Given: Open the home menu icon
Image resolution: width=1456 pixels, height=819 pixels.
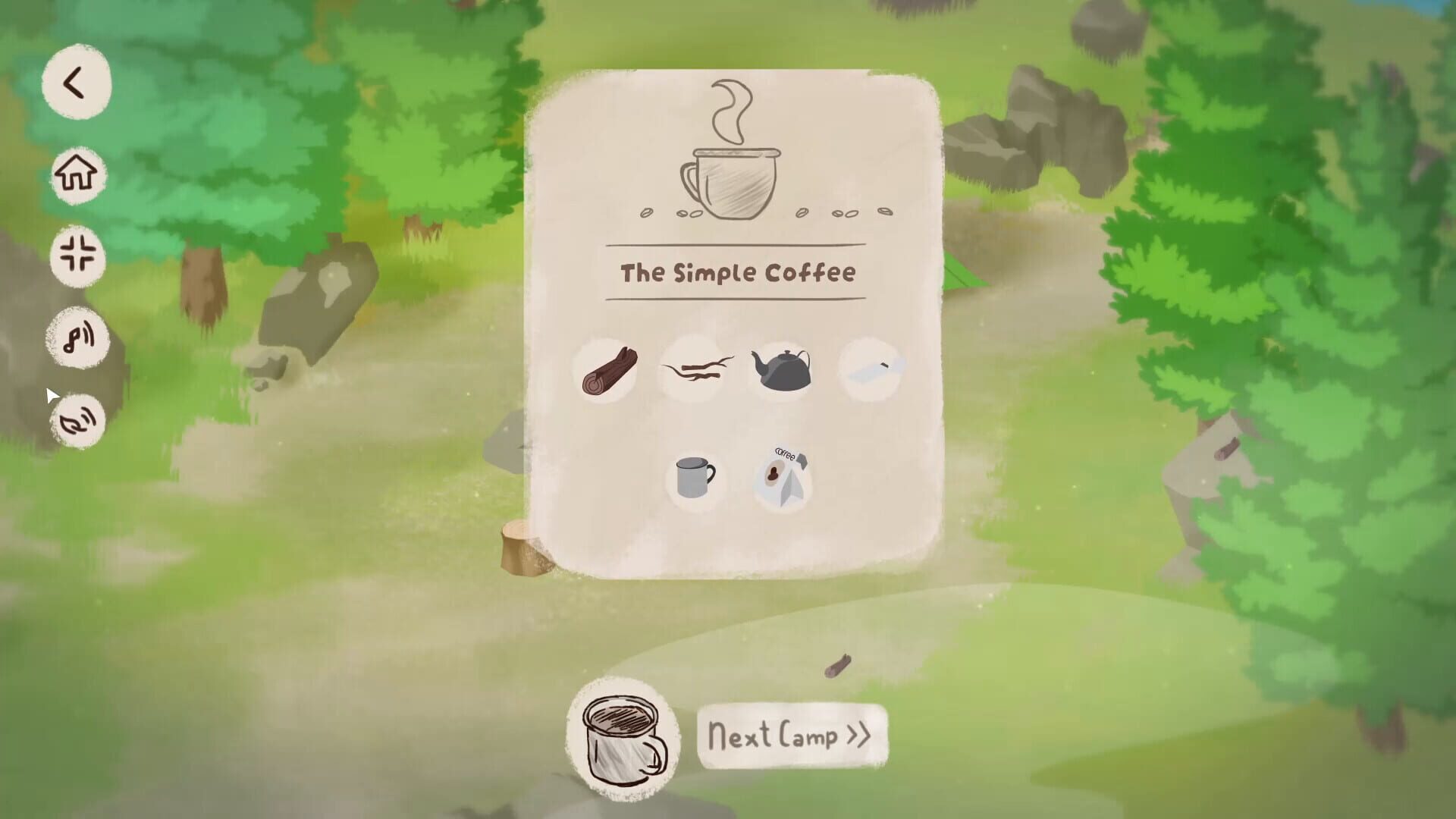Looking at the screenshot, I should click(x=76, y=174).
